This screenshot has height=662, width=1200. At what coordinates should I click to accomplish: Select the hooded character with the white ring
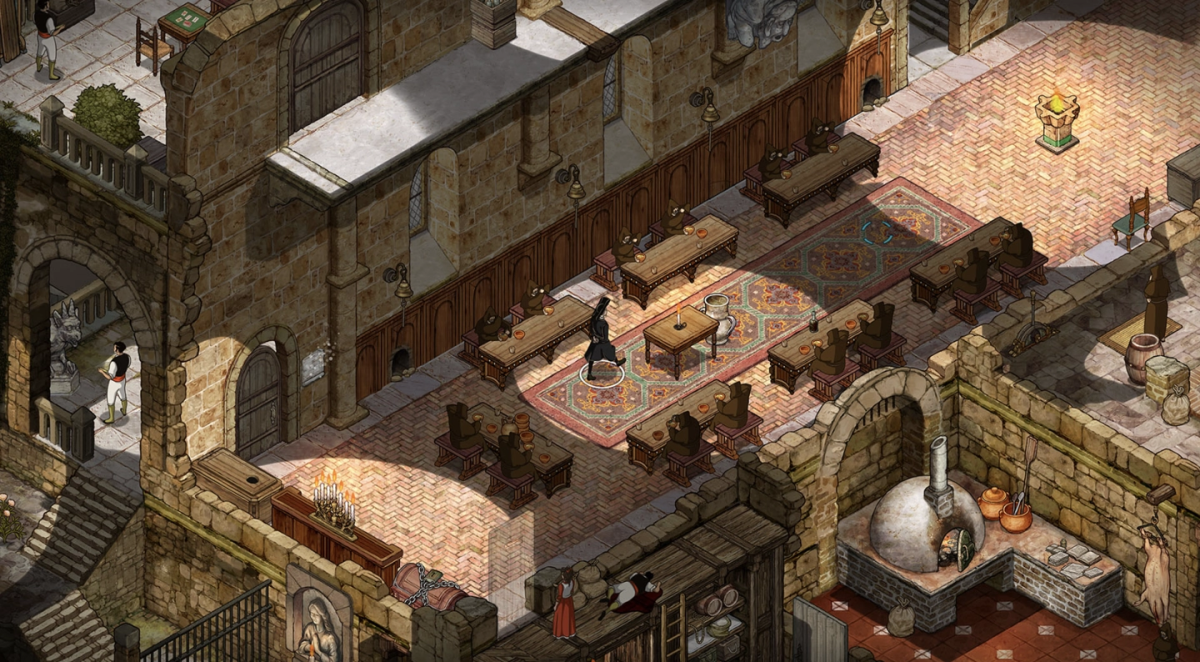point(602,340)
